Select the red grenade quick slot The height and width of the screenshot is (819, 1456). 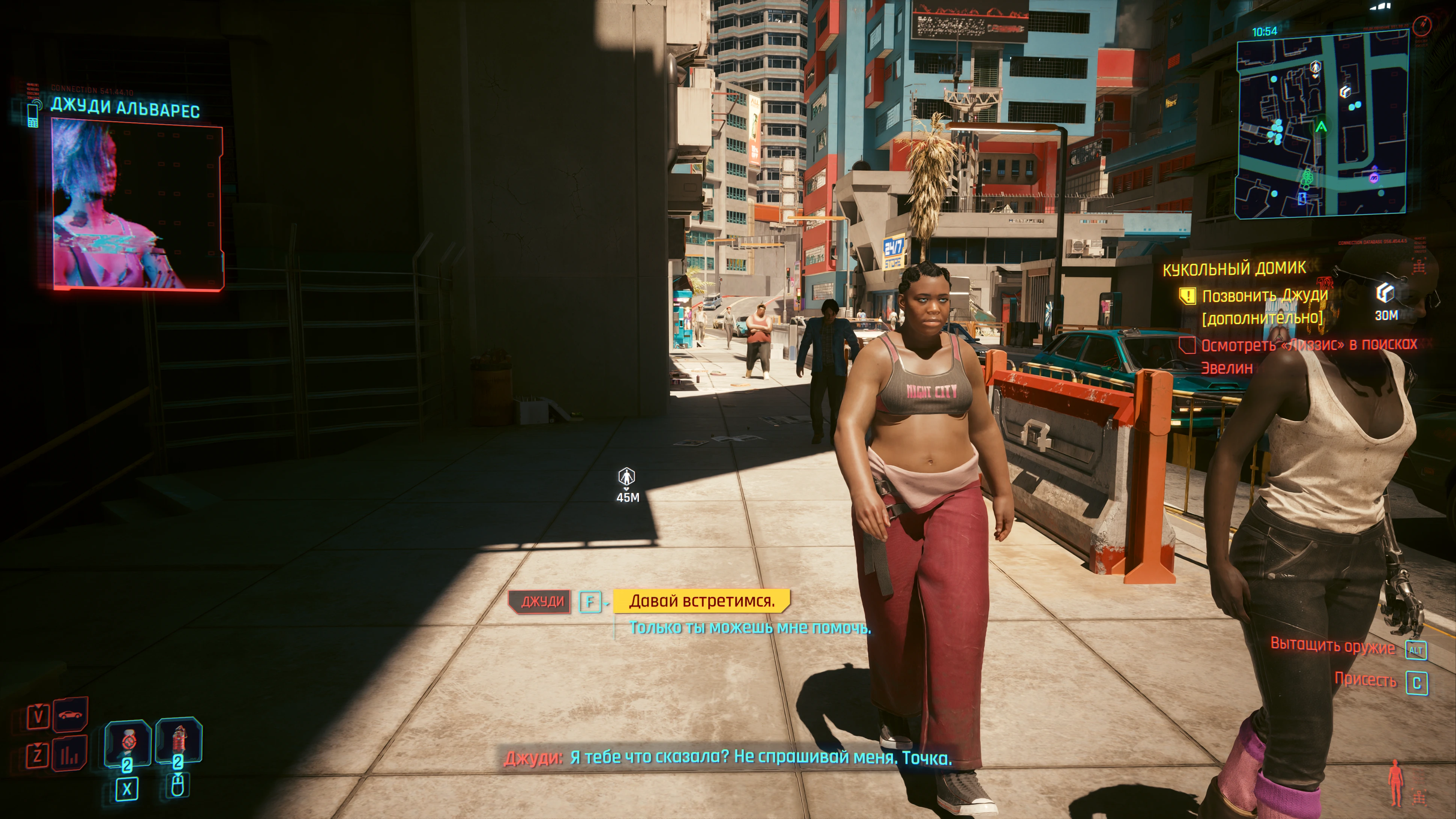(178, 740)
